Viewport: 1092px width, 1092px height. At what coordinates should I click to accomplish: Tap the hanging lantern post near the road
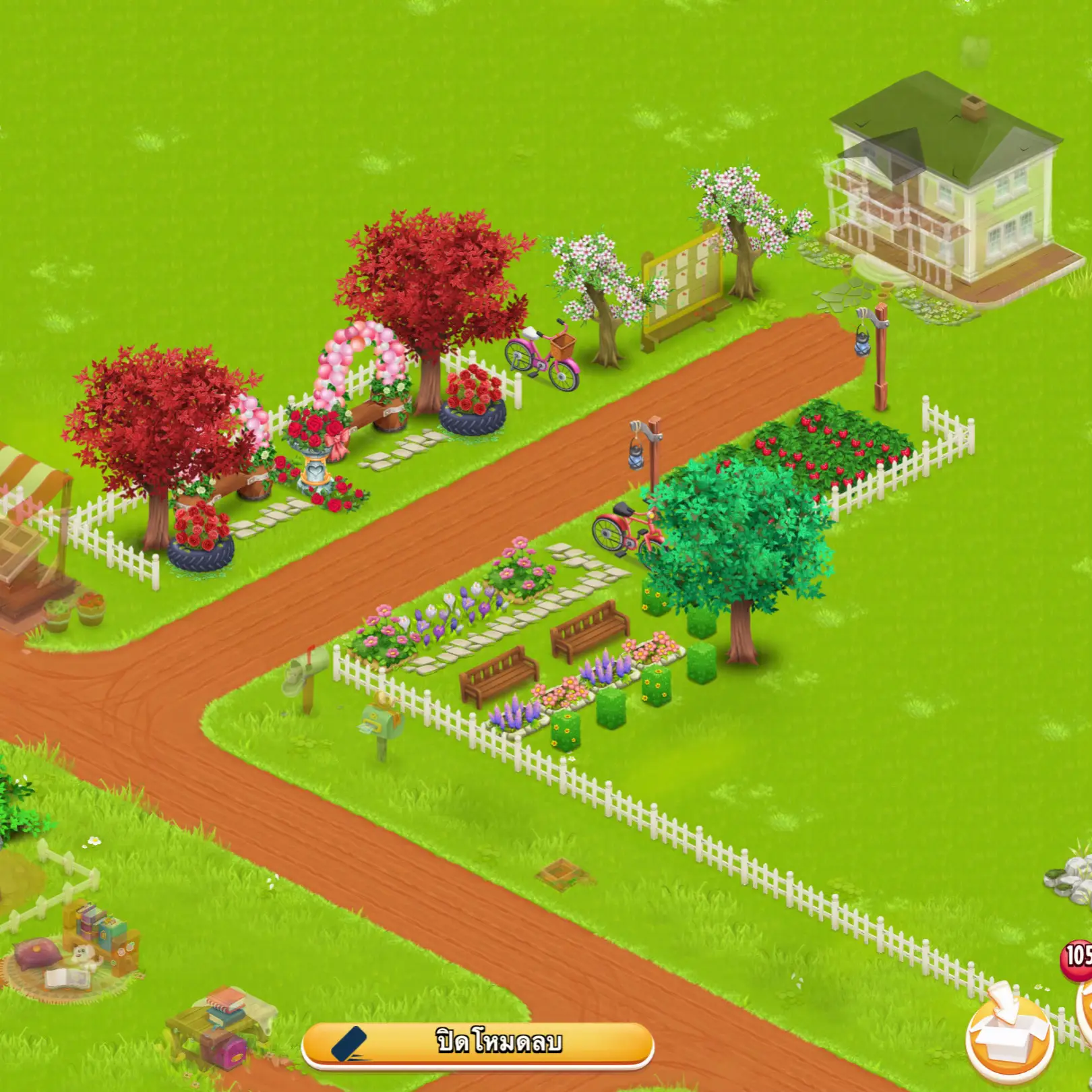(x=644, y=445)
